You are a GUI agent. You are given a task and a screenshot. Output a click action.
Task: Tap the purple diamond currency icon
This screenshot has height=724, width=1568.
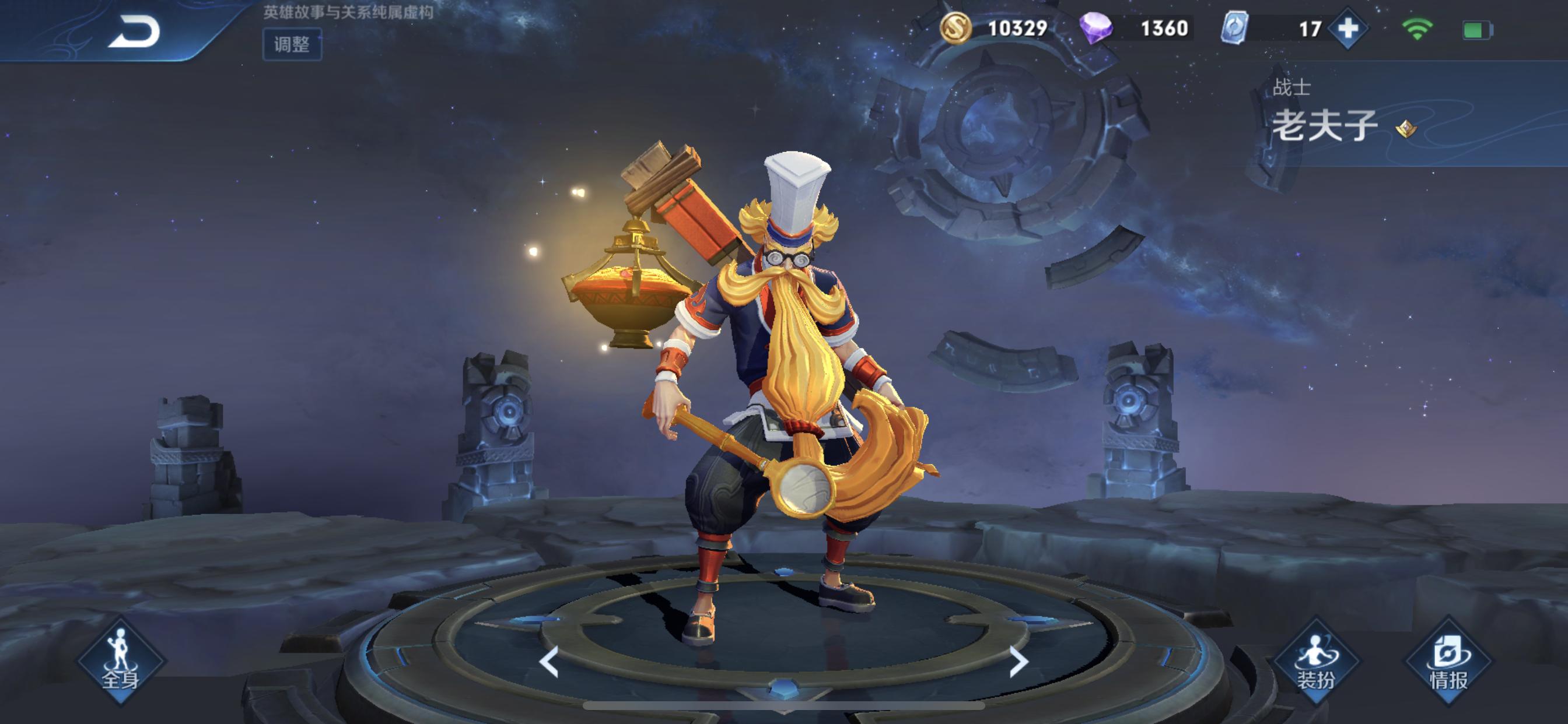tap(1095, 28)
